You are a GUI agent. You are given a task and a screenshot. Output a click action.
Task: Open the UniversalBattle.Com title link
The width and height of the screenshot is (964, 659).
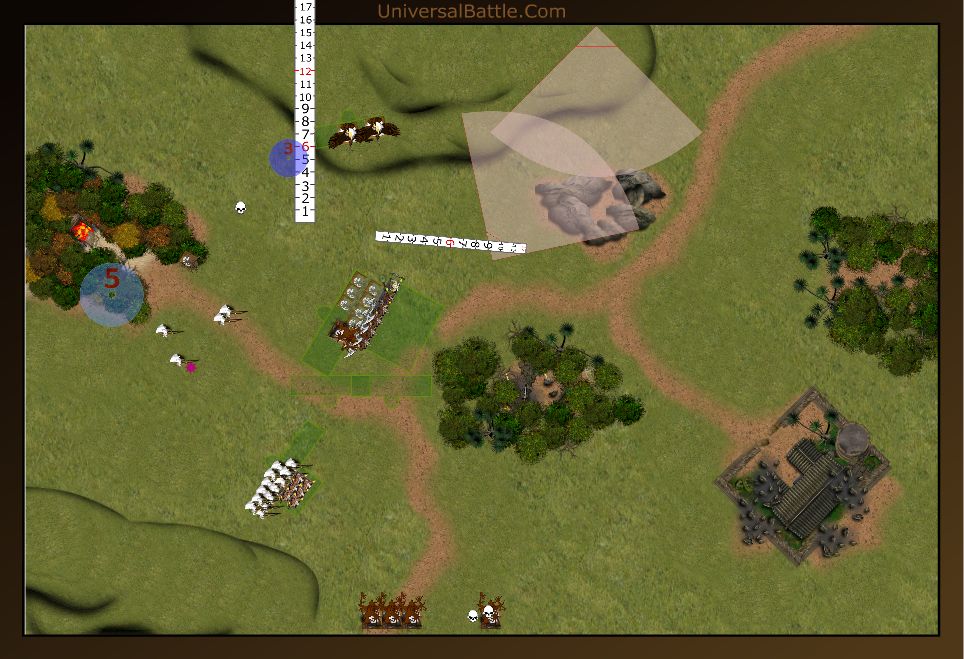471,12
